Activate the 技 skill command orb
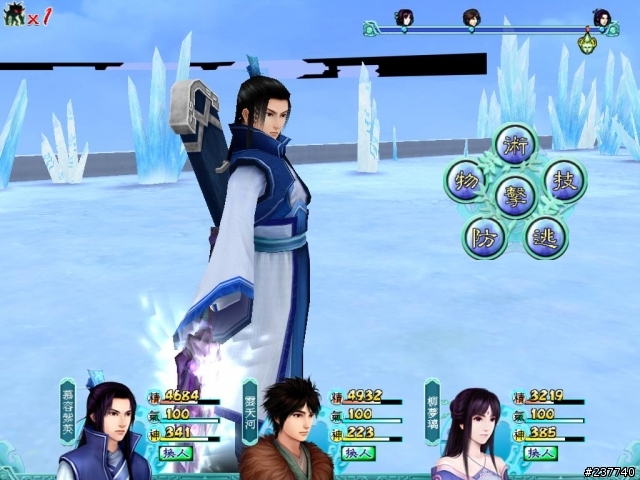Viewport: 640px width, 480px height. point(565,181)
